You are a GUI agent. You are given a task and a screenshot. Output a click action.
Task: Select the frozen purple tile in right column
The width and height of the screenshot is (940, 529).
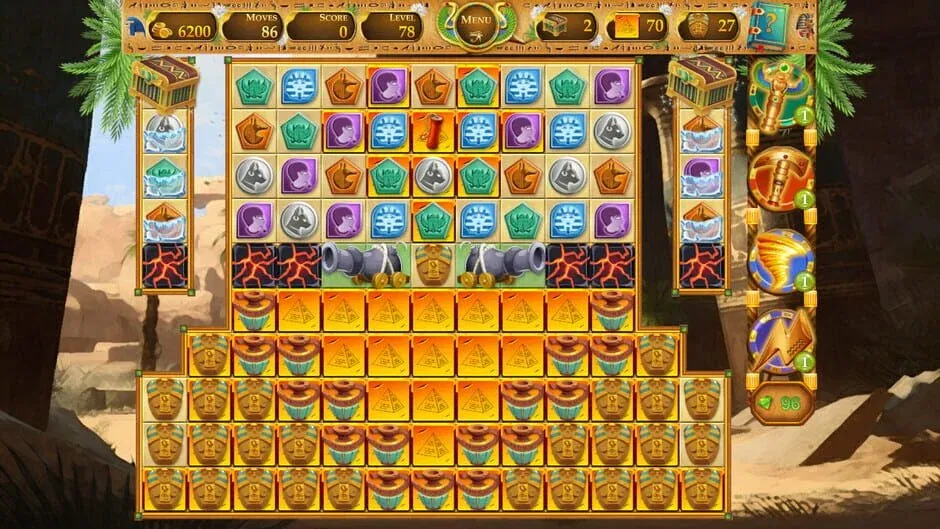pos(701,178)
